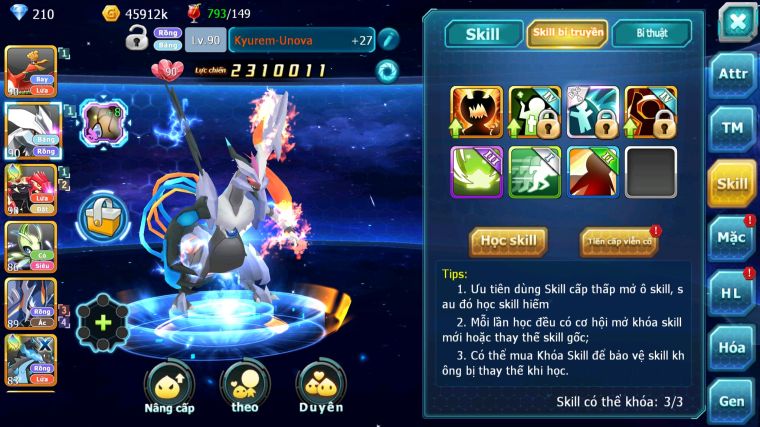This screenshot has width=760, height=427.
Task: Open the Gen side tab
Action: click(733, 400)
